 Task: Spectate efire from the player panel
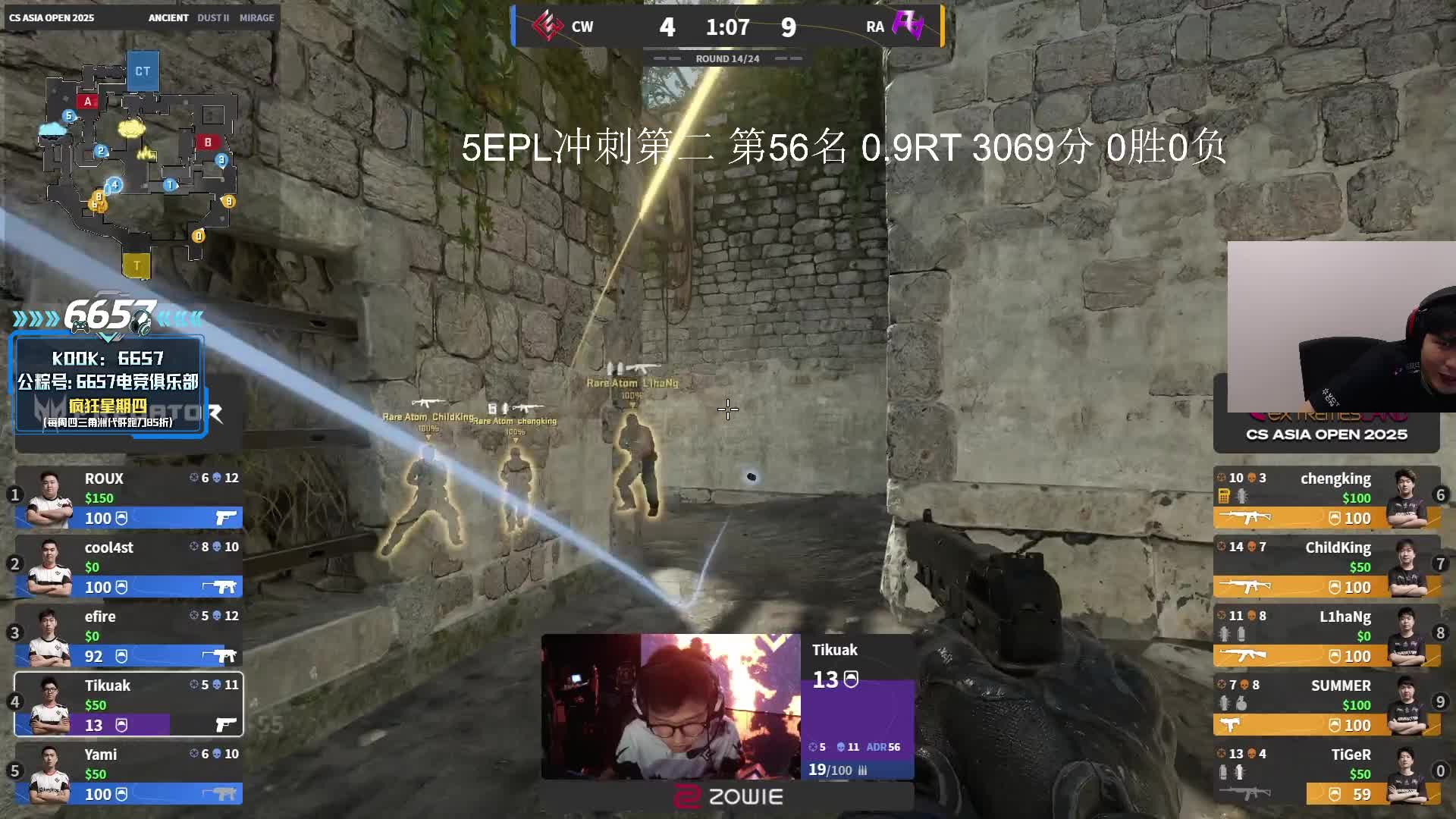[x=129, y=635]
